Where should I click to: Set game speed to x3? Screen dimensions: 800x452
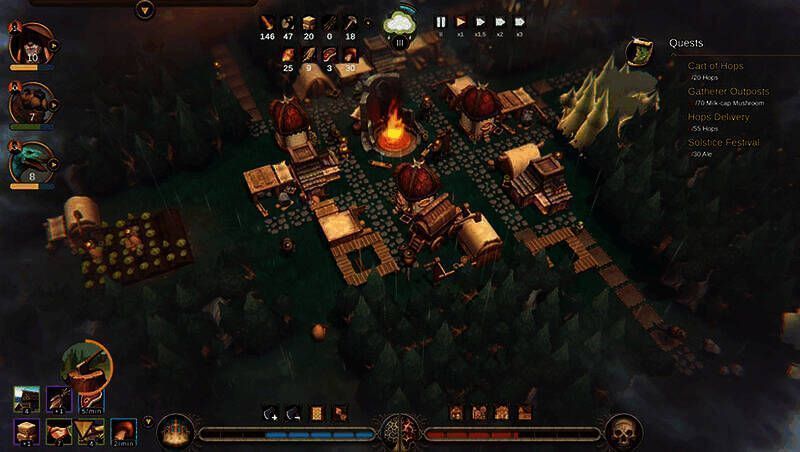click(520, 21)
